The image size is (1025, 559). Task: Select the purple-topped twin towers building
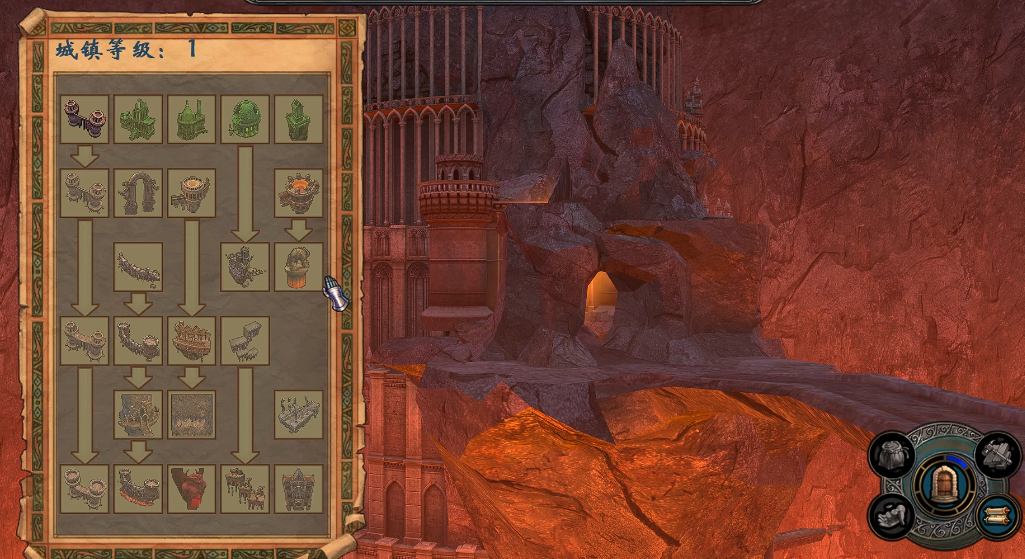click(x=85, y=119)
